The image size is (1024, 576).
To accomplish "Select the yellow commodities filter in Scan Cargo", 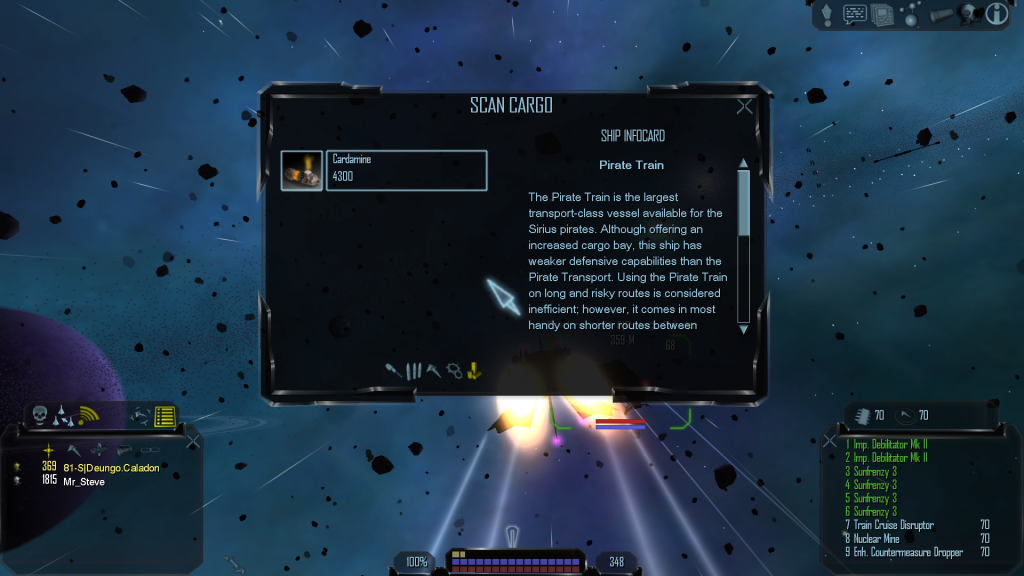I will (475, 370).
